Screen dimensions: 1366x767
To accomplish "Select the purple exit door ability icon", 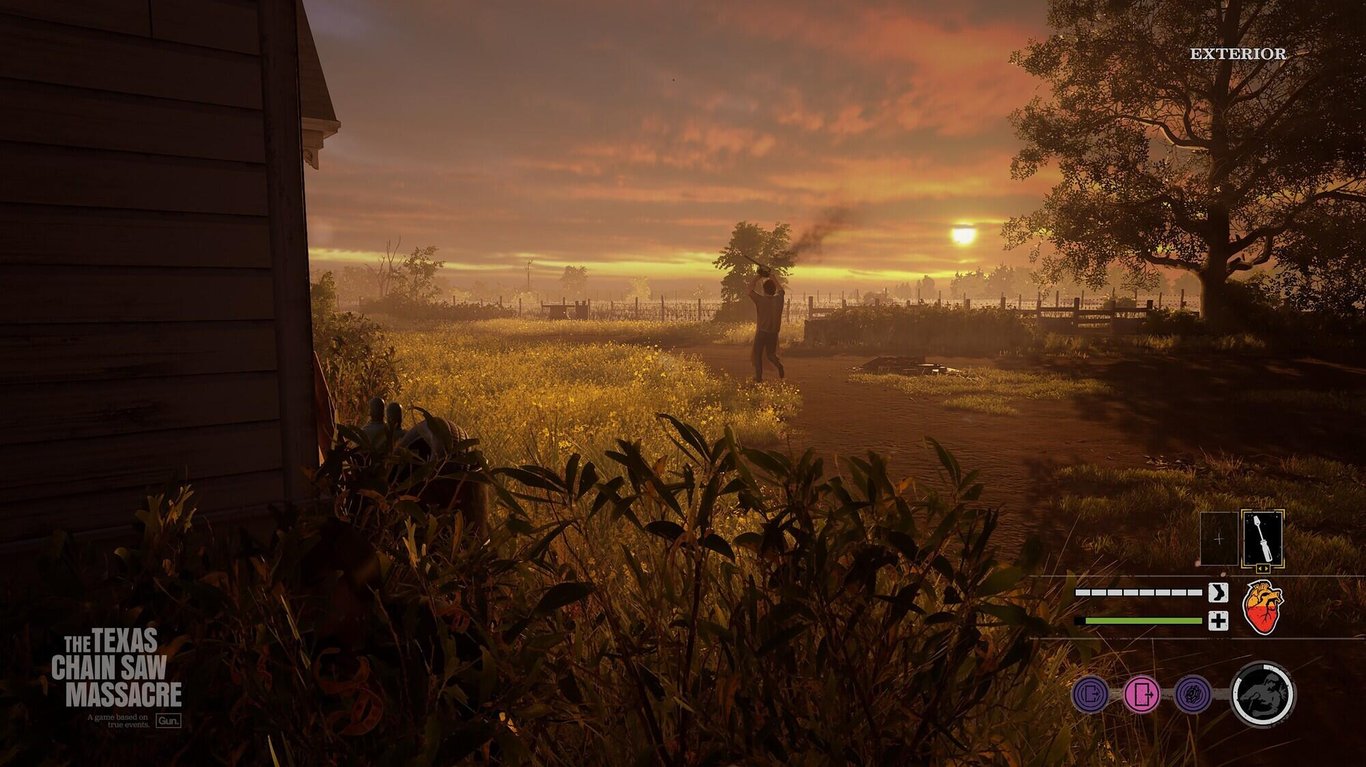I will pos(1090,693).
